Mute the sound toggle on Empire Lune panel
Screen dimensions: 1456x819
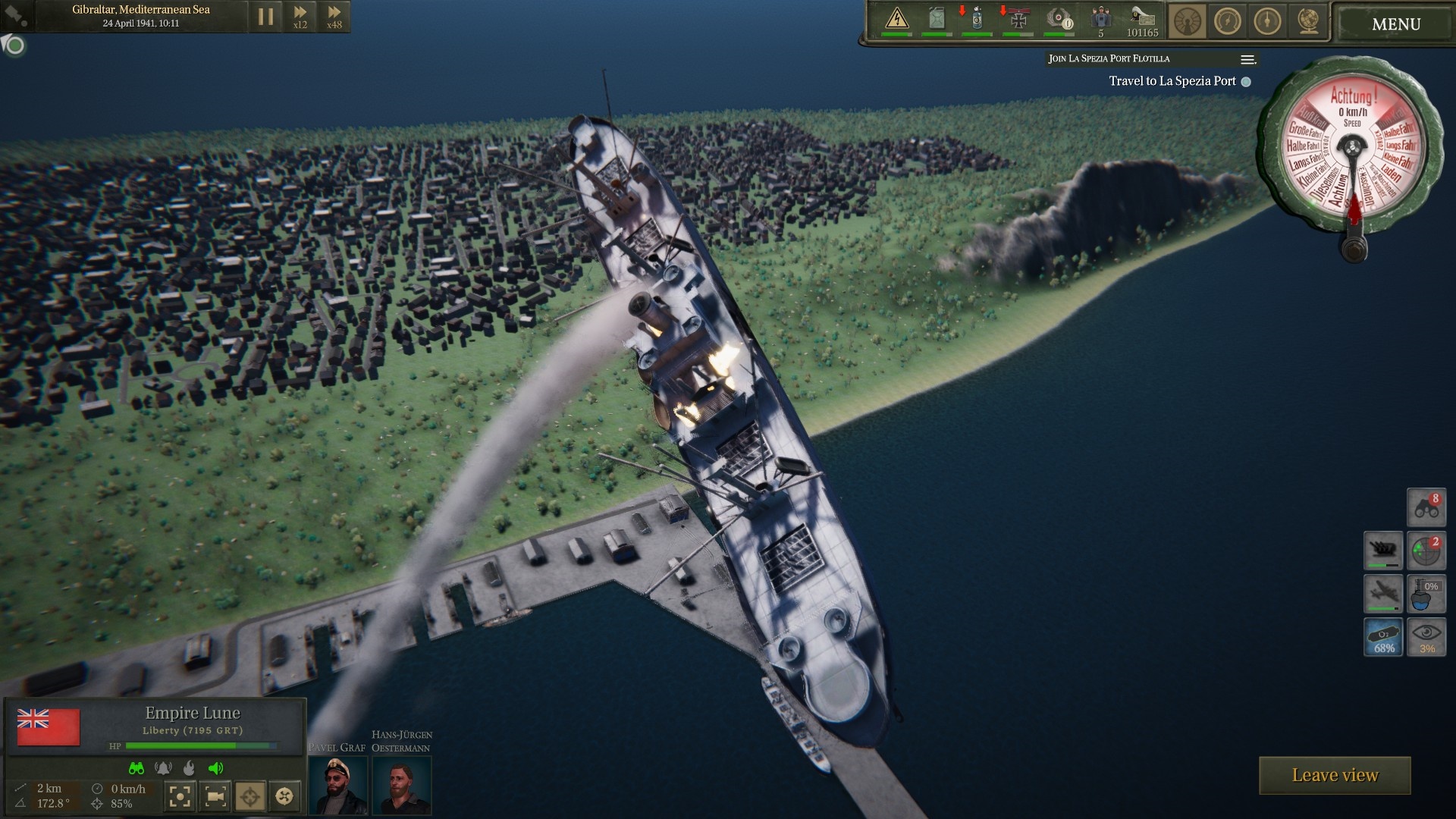click(x=215, y=768)
